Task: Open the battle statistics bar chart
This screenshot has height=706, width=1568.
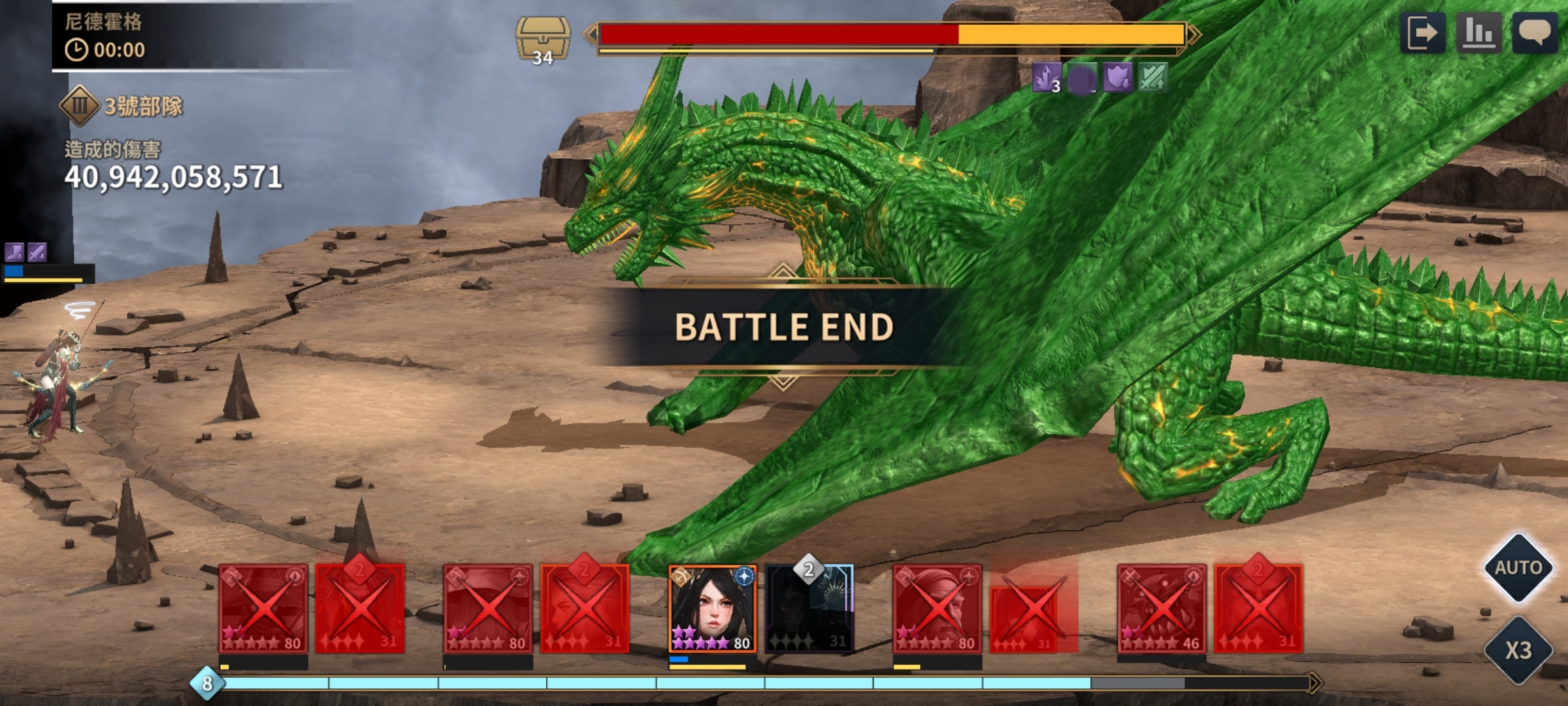Action: (1478, 33)
